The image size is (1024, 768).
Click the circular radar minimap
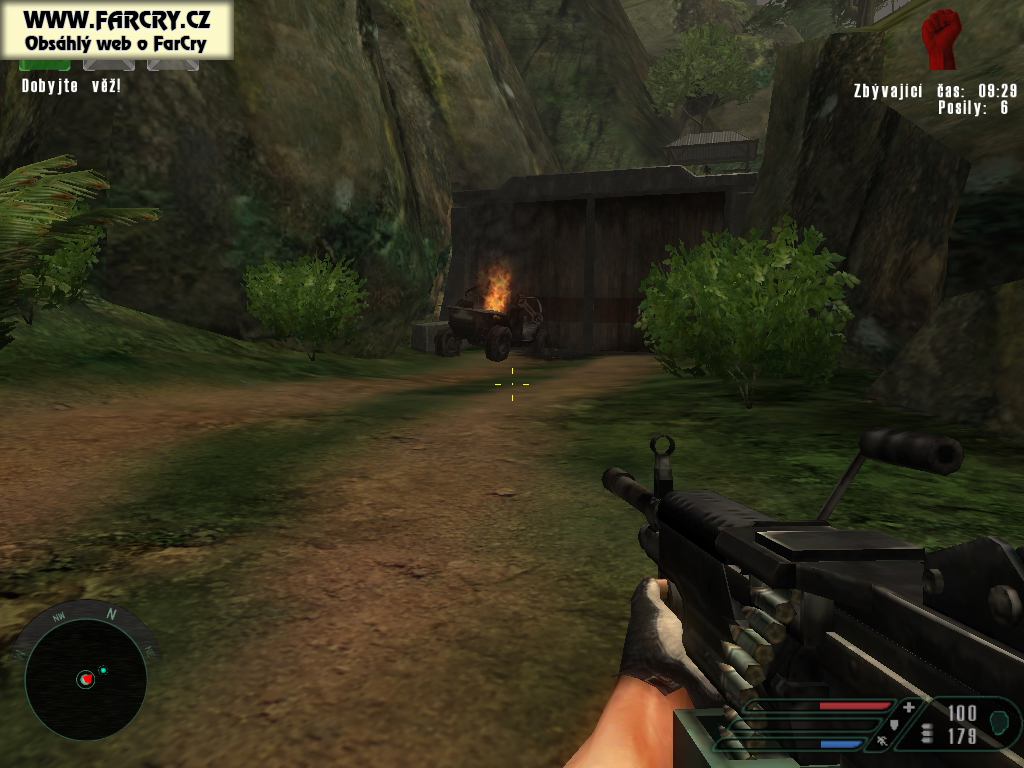click(x=85, y=680)
